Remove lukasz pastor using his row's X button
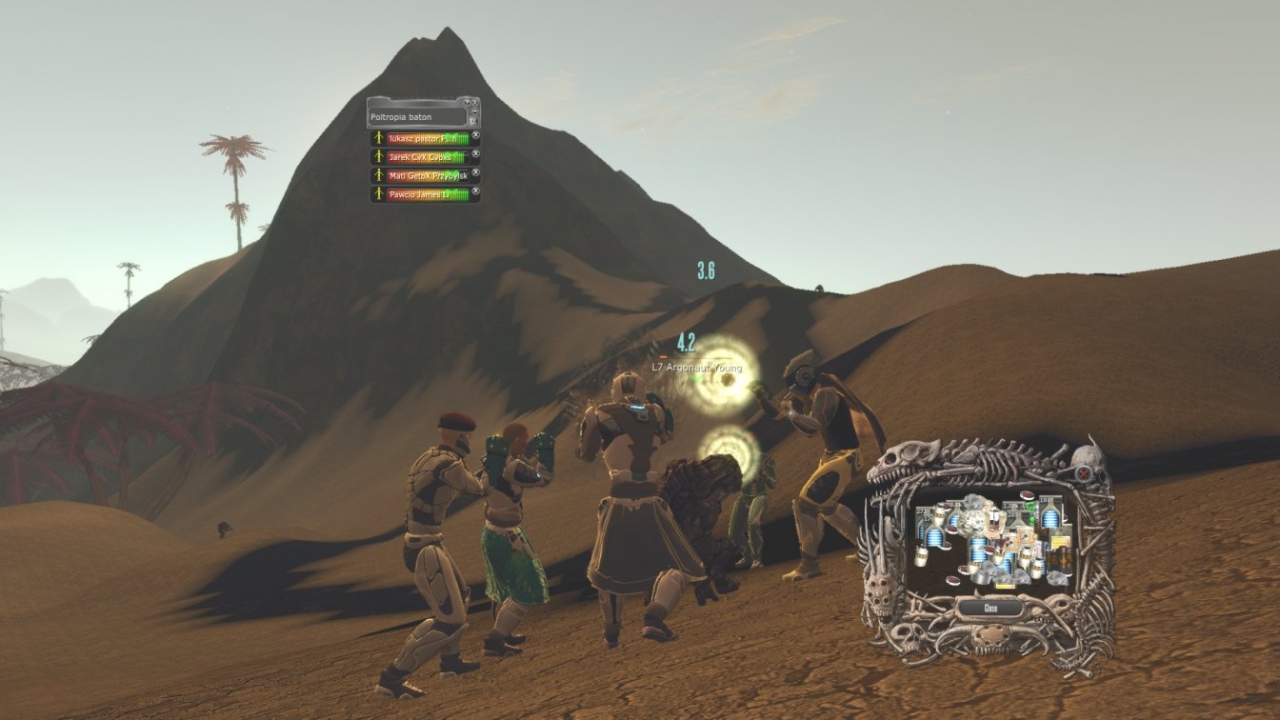 [476, 136]
